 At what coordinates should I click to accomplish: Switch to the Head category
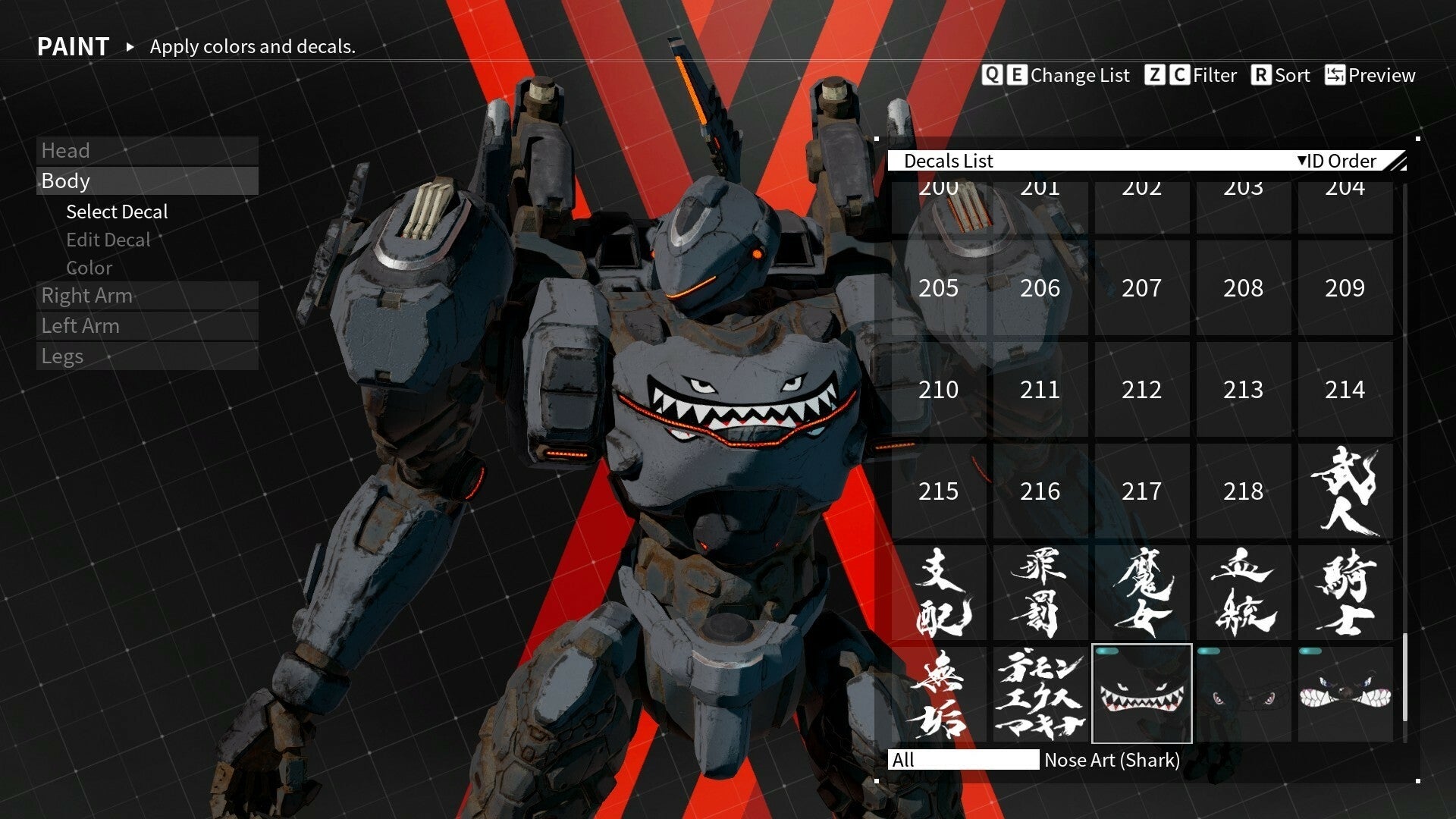67,150
